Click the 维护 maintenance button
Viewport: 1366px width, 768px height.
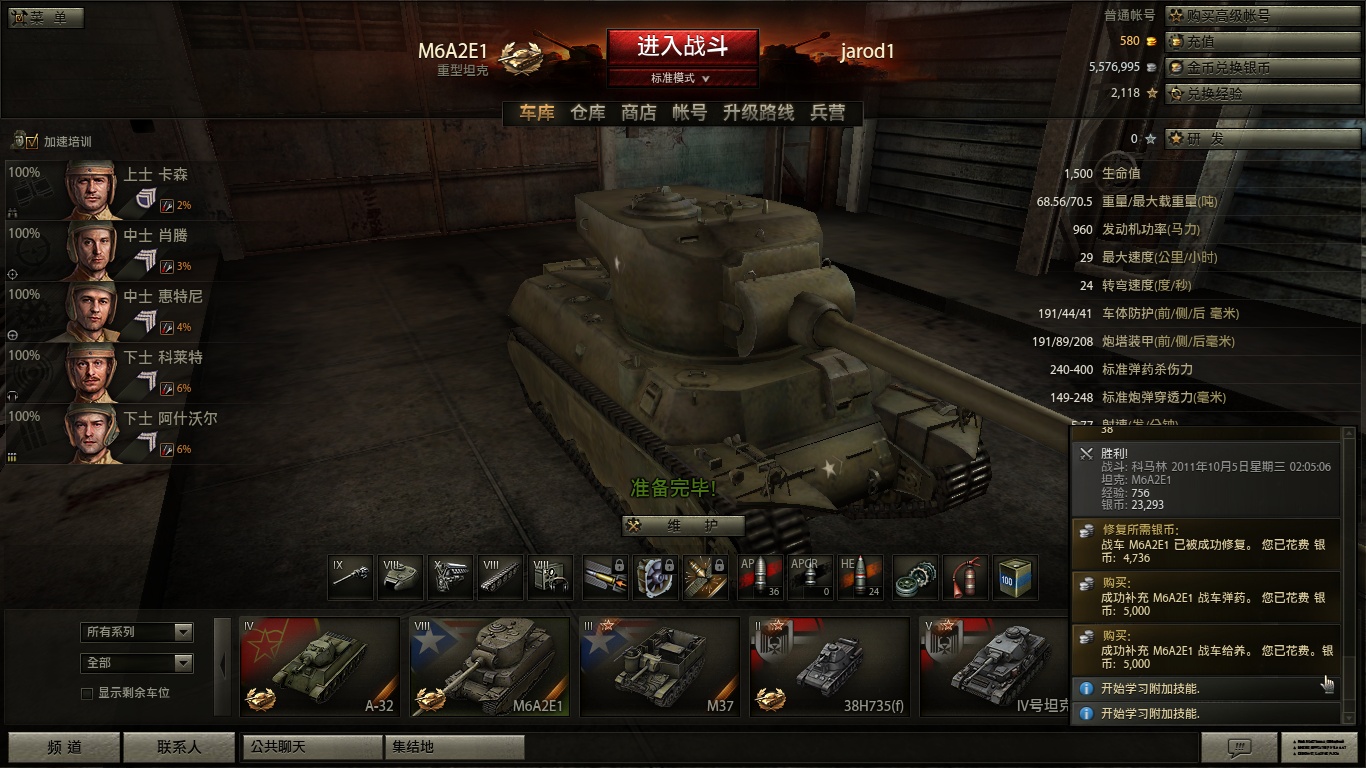(x=684, y=526)
